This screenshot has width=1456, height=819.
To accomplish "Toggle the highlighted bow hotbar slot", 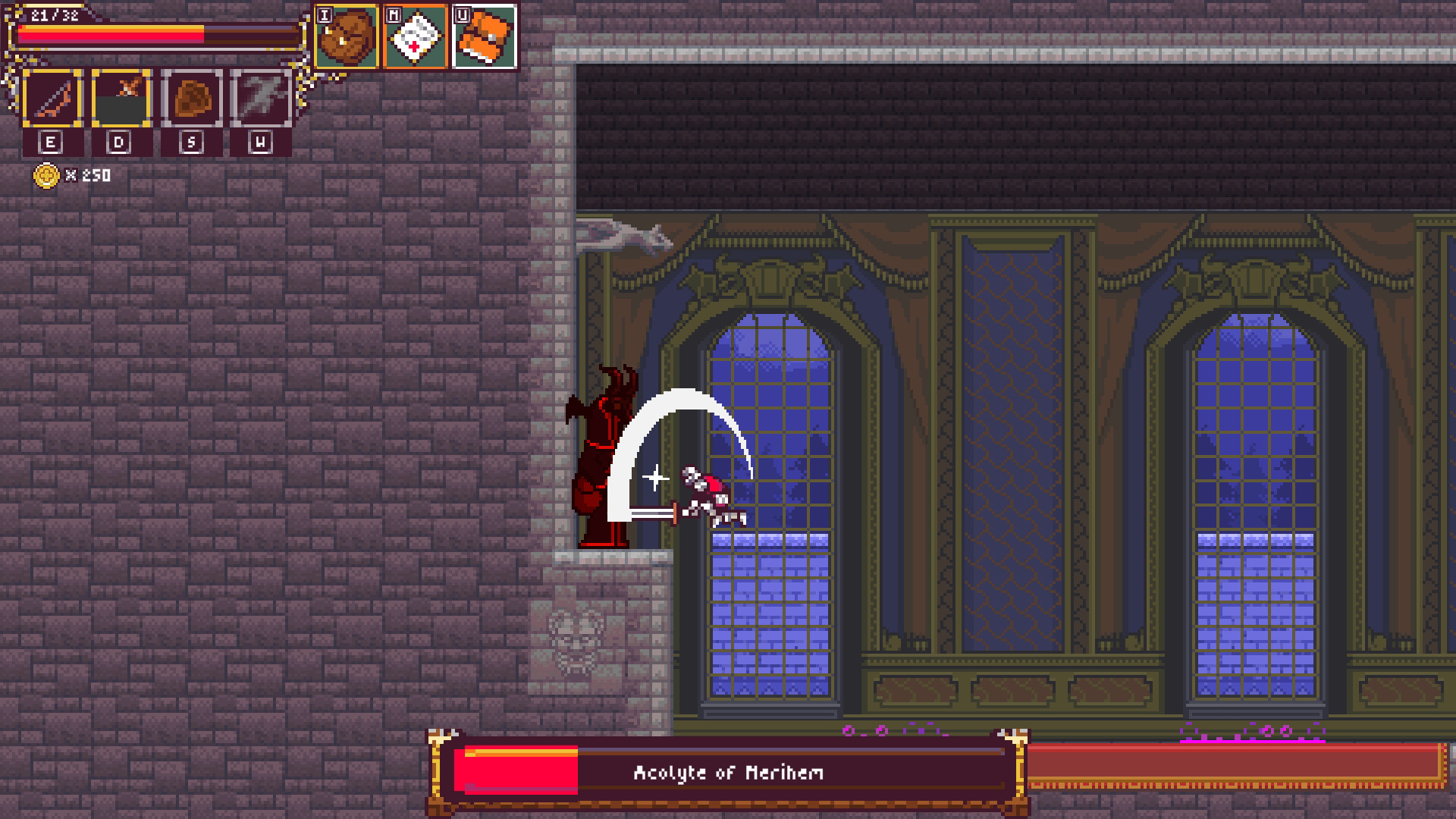I will (x=53, y=97).
